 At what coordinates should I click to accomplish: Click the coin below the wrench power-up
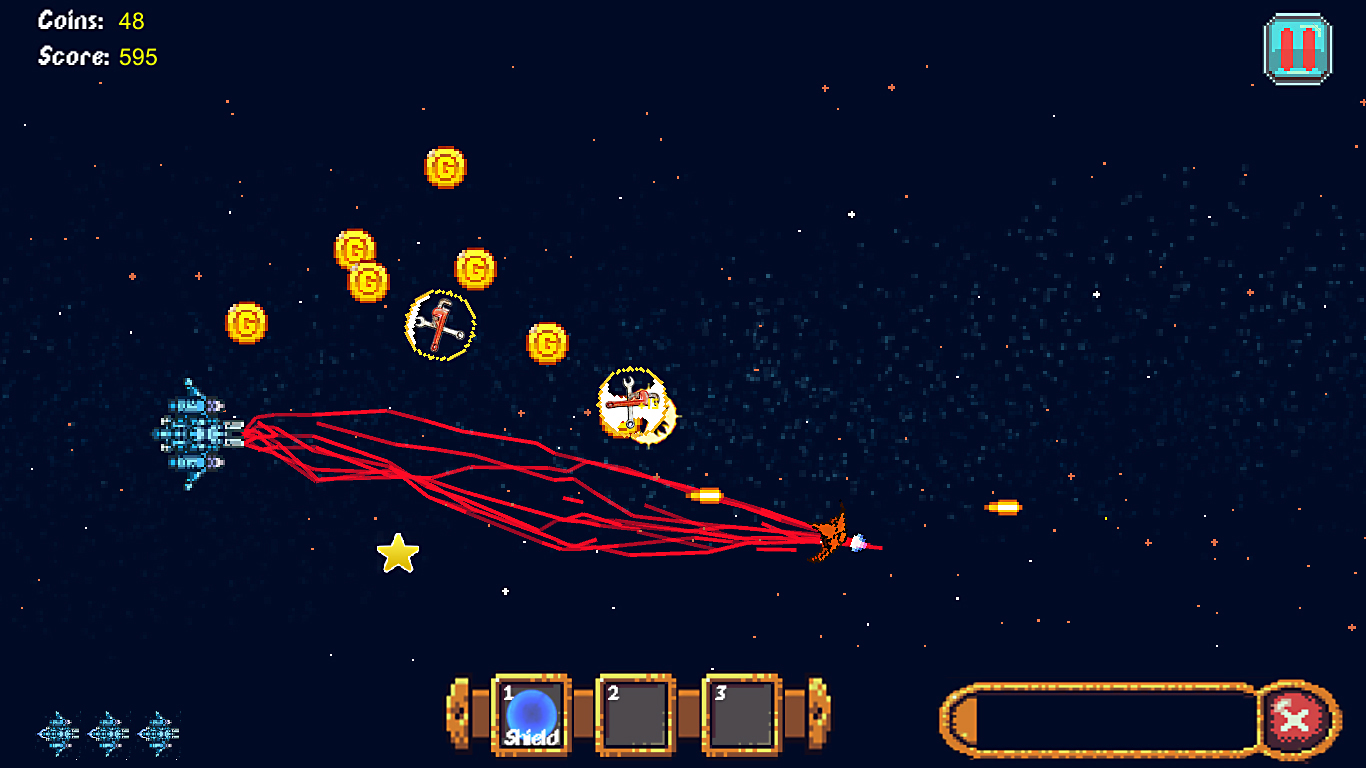pyautogui.click(x=548, y=343)
